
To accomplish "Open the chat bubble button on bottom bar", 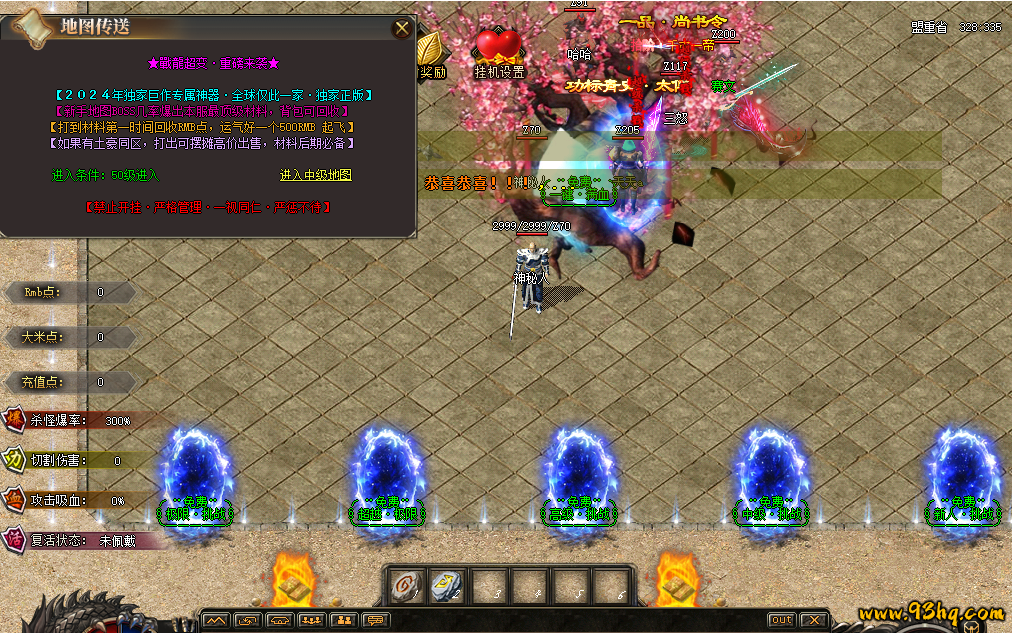I will [x=375, y=620].
